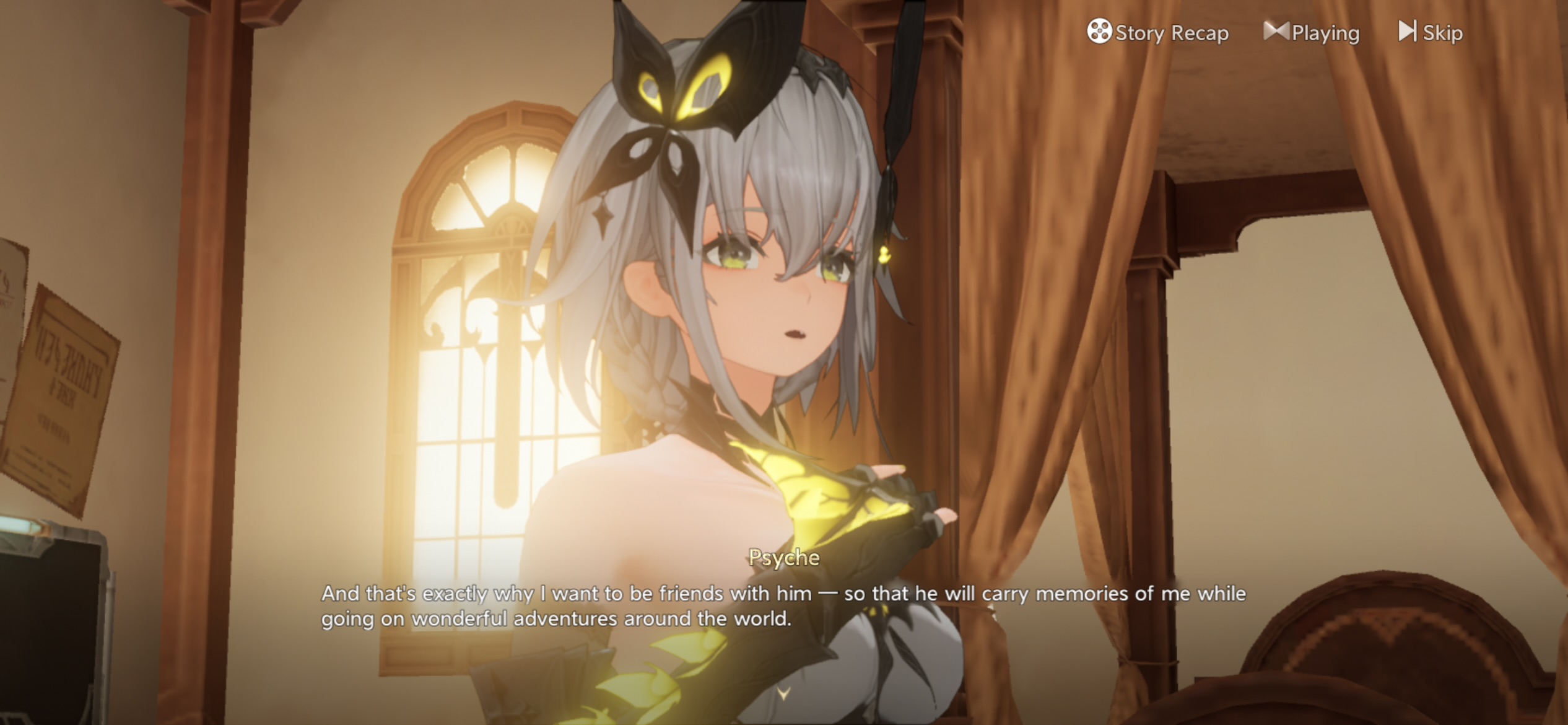The image size is (1568, 725).
Task: Open the Story Recap log
Action: [1158, 32]
